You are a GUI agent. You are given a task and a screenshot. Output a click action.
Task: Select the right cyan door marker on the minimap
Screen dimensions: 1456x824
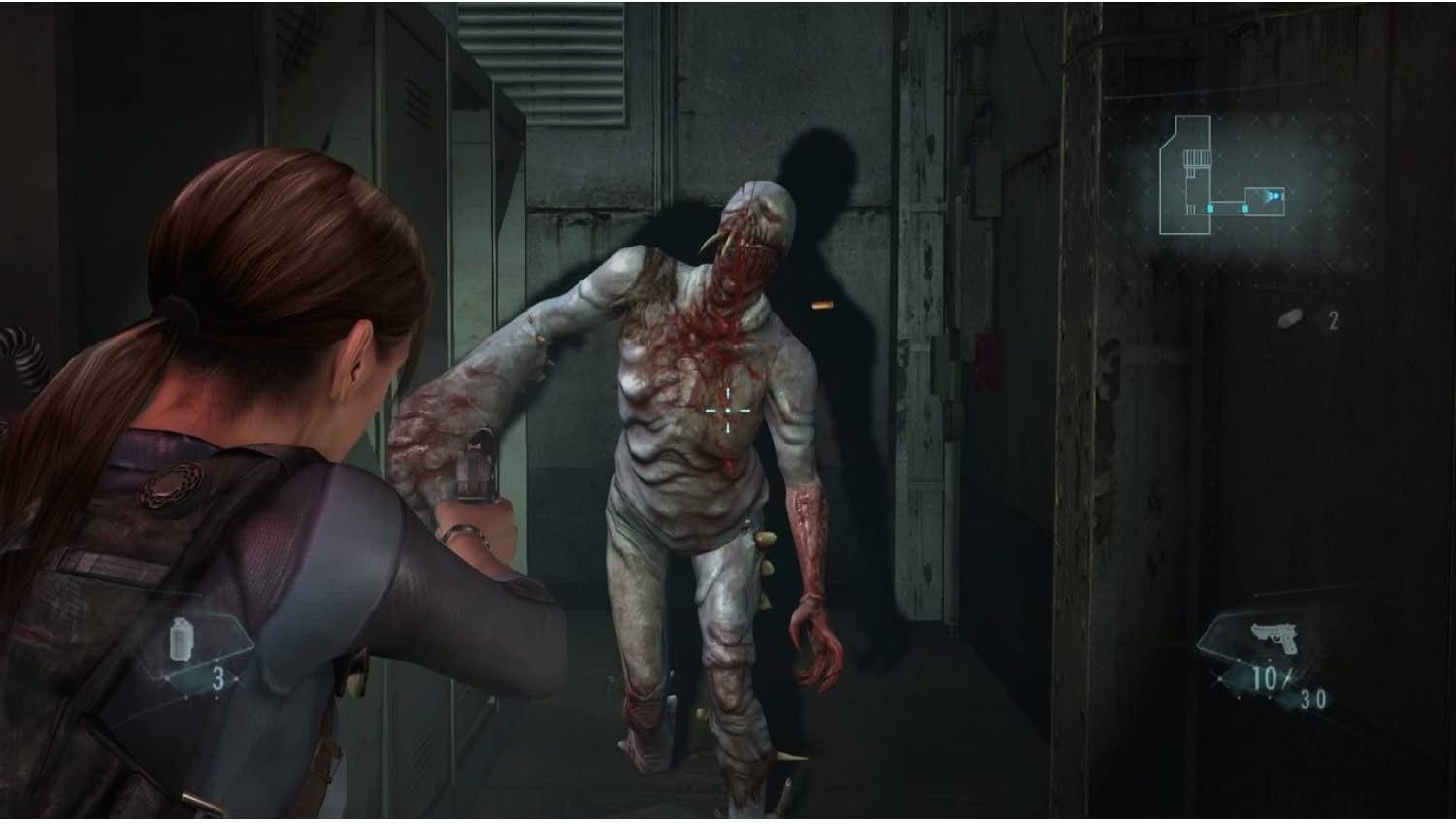coord(1246,208)
